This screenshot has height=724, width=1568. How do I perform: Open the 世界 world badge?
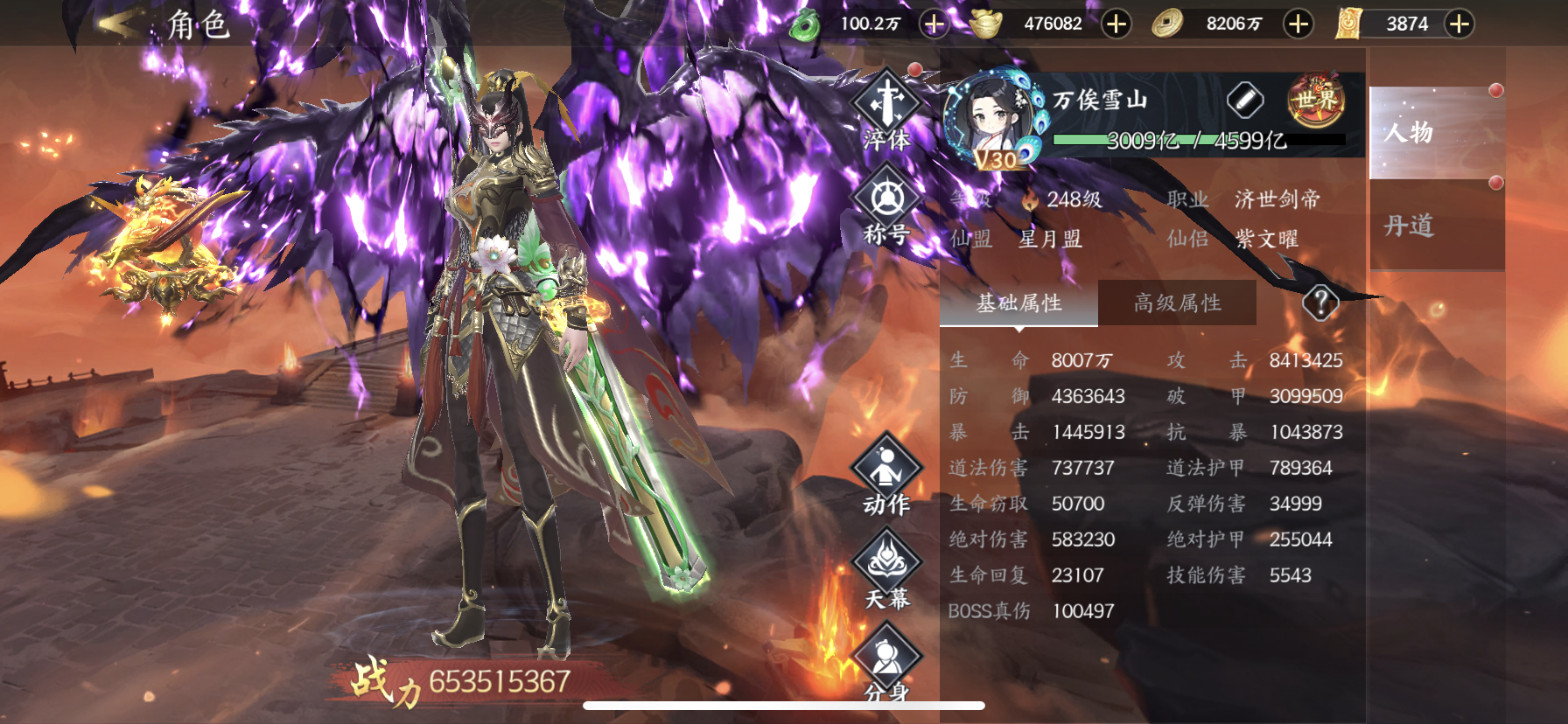click(1316, 101)
